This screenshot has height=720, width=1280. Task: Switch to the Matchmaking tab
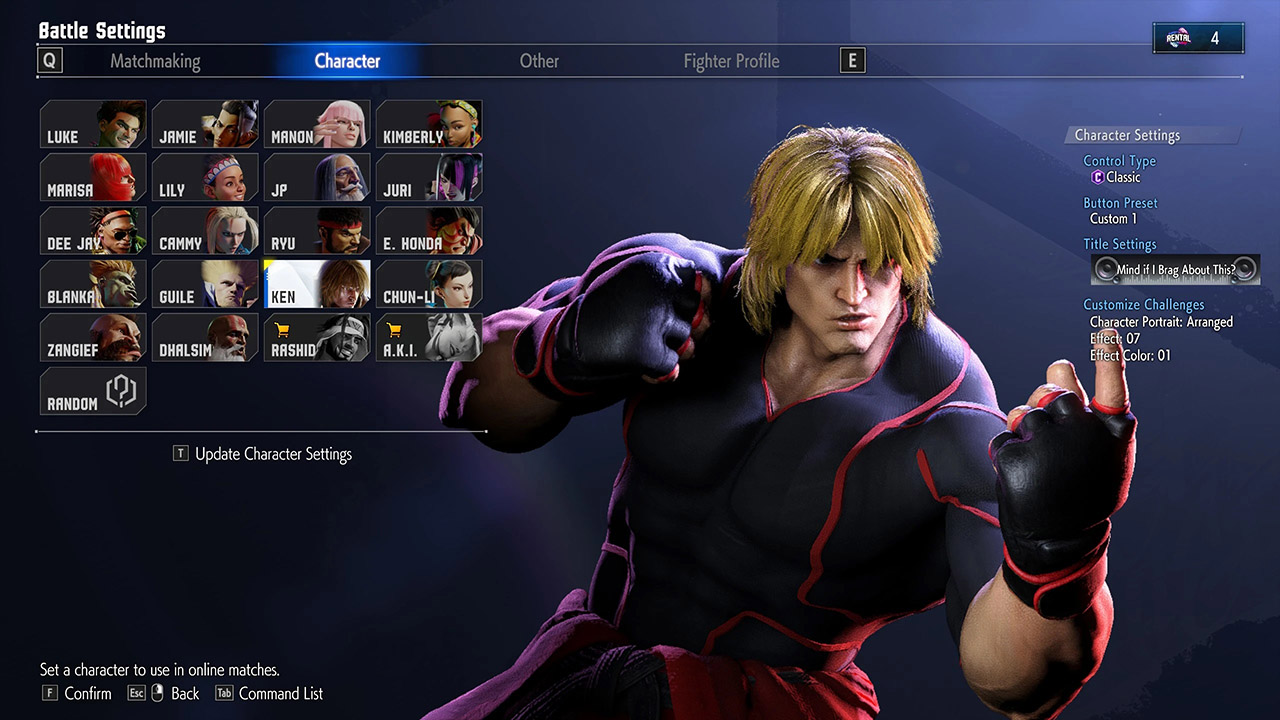pyautogui.click(x=155, y=60)
